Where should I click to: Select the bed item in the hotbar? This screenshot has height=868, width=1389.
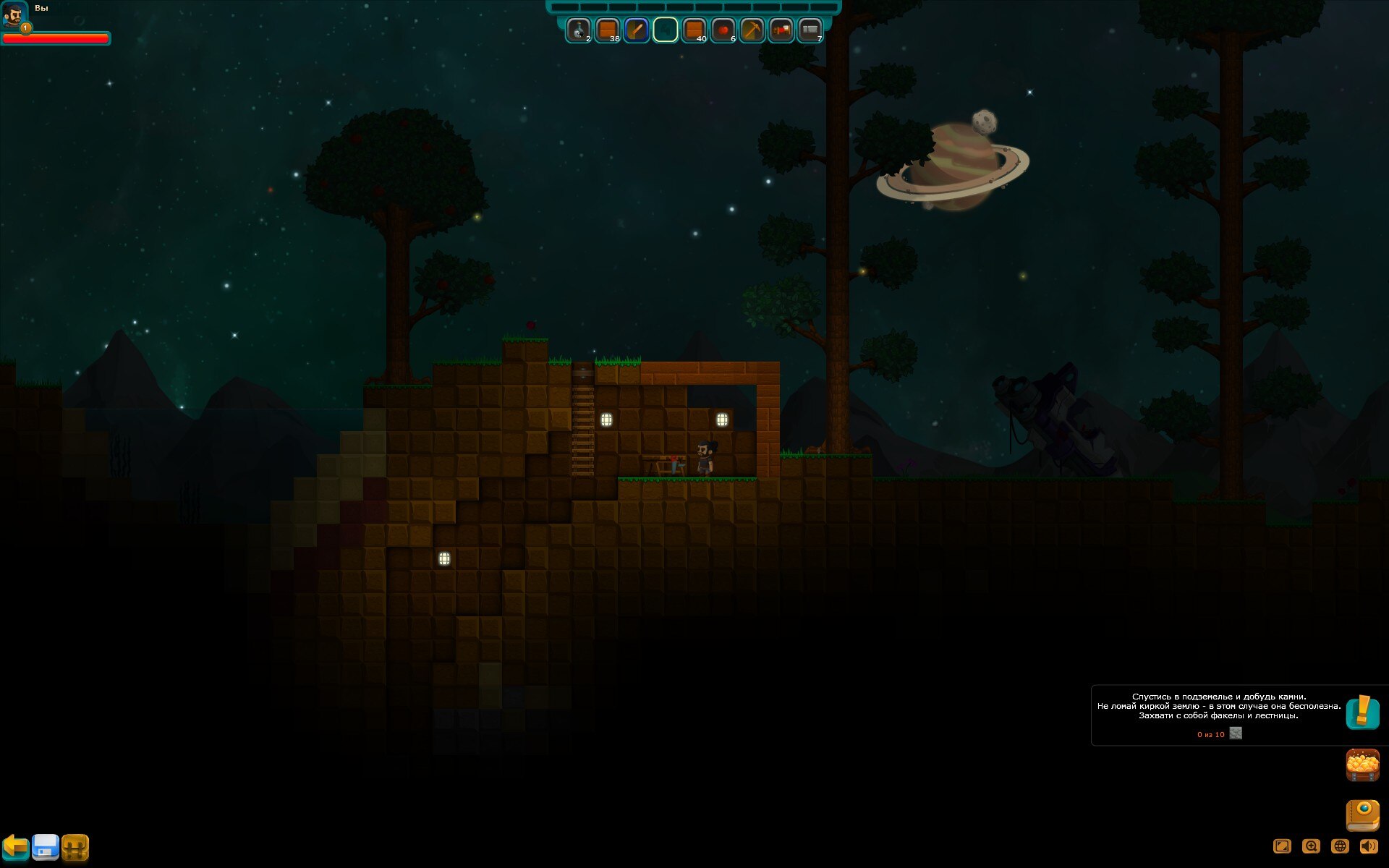tap(781, 30)
